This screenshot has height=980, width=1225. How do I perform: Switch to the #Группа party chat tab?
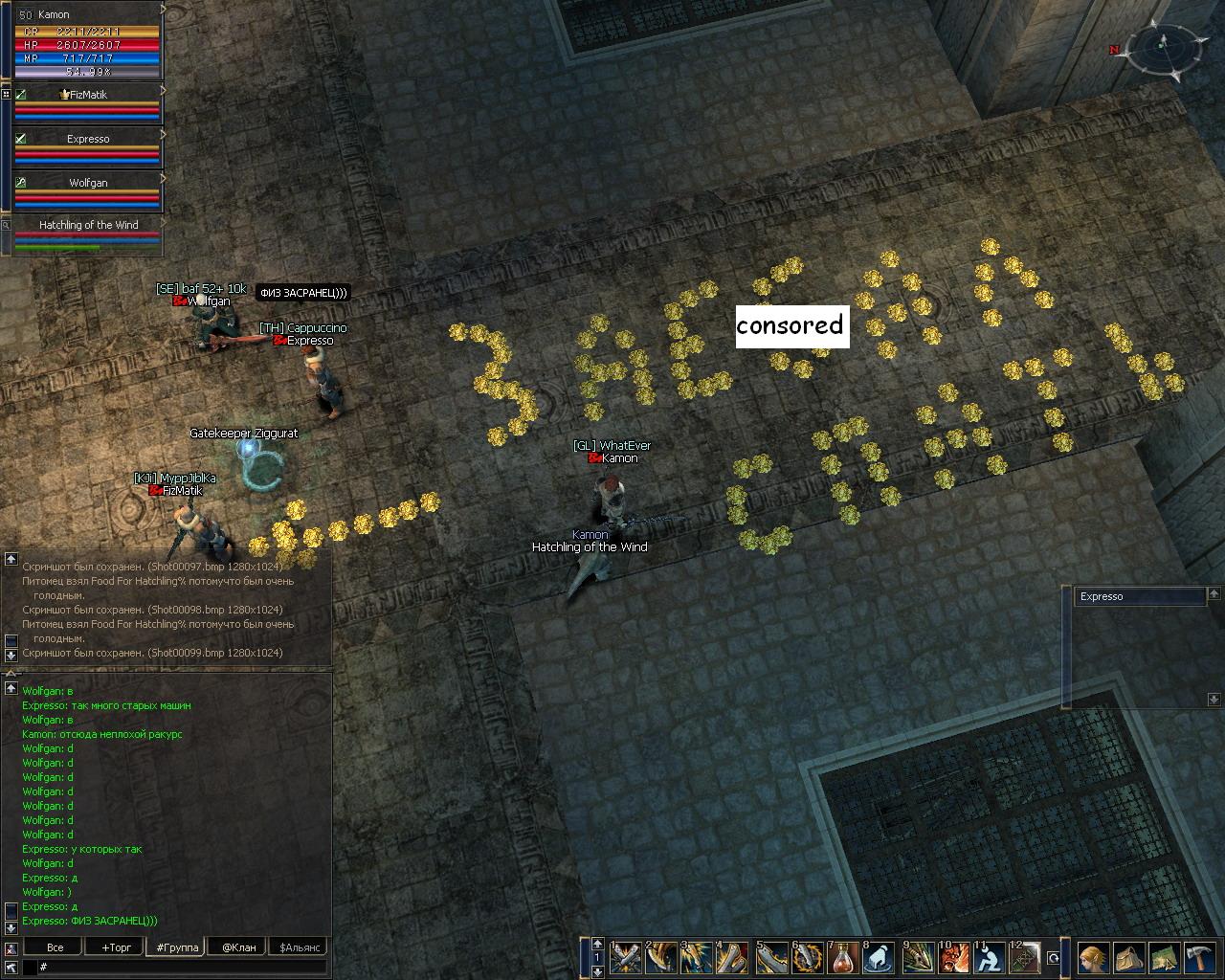177,947
